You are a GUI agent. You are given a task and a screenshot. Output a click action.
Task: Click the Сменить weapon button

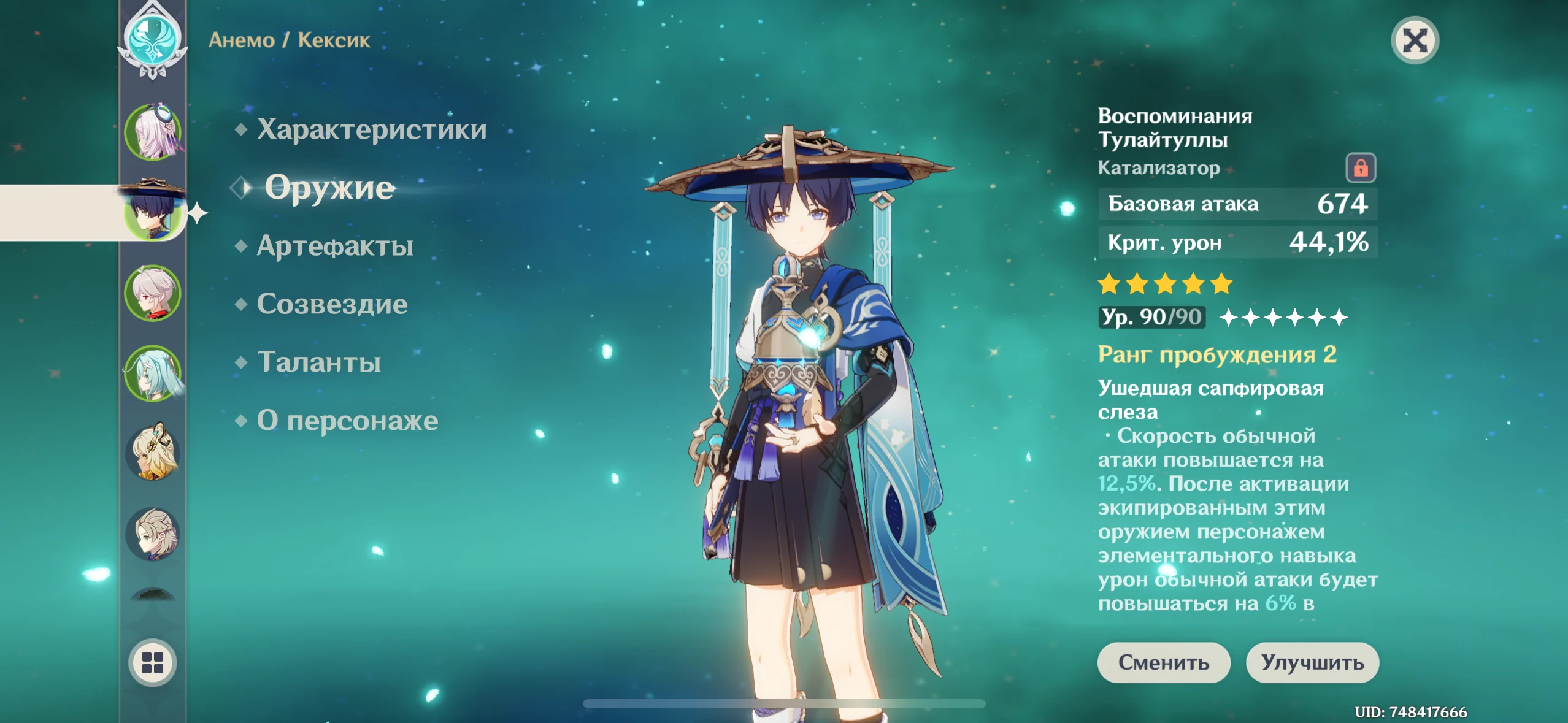1163,662
